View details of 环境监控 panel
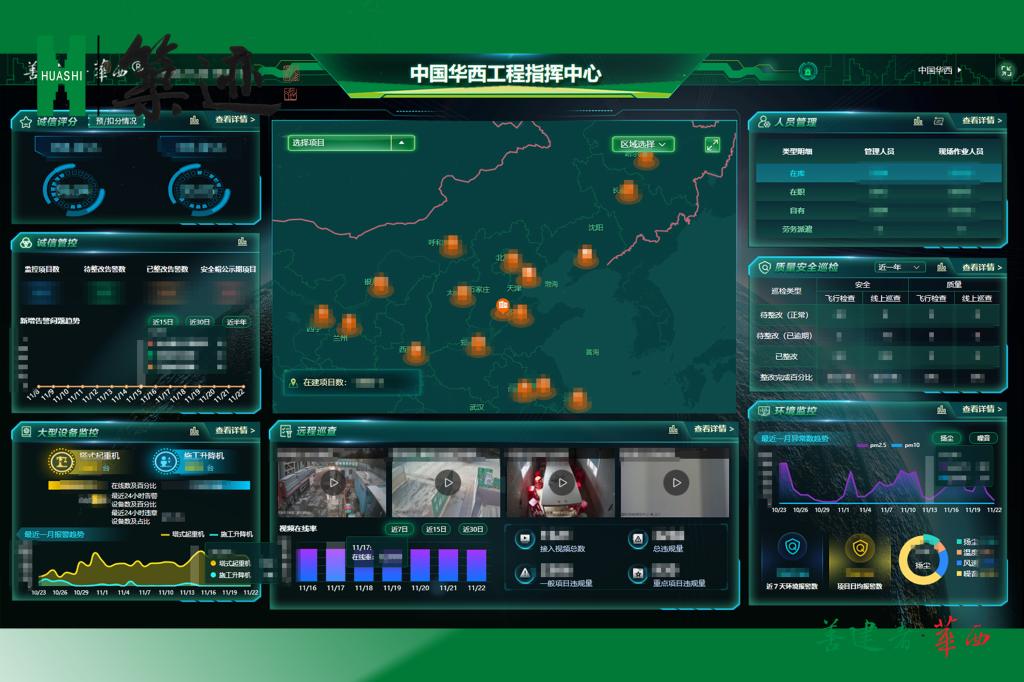Screen dimensions: 1024x682 pos(982,409)
